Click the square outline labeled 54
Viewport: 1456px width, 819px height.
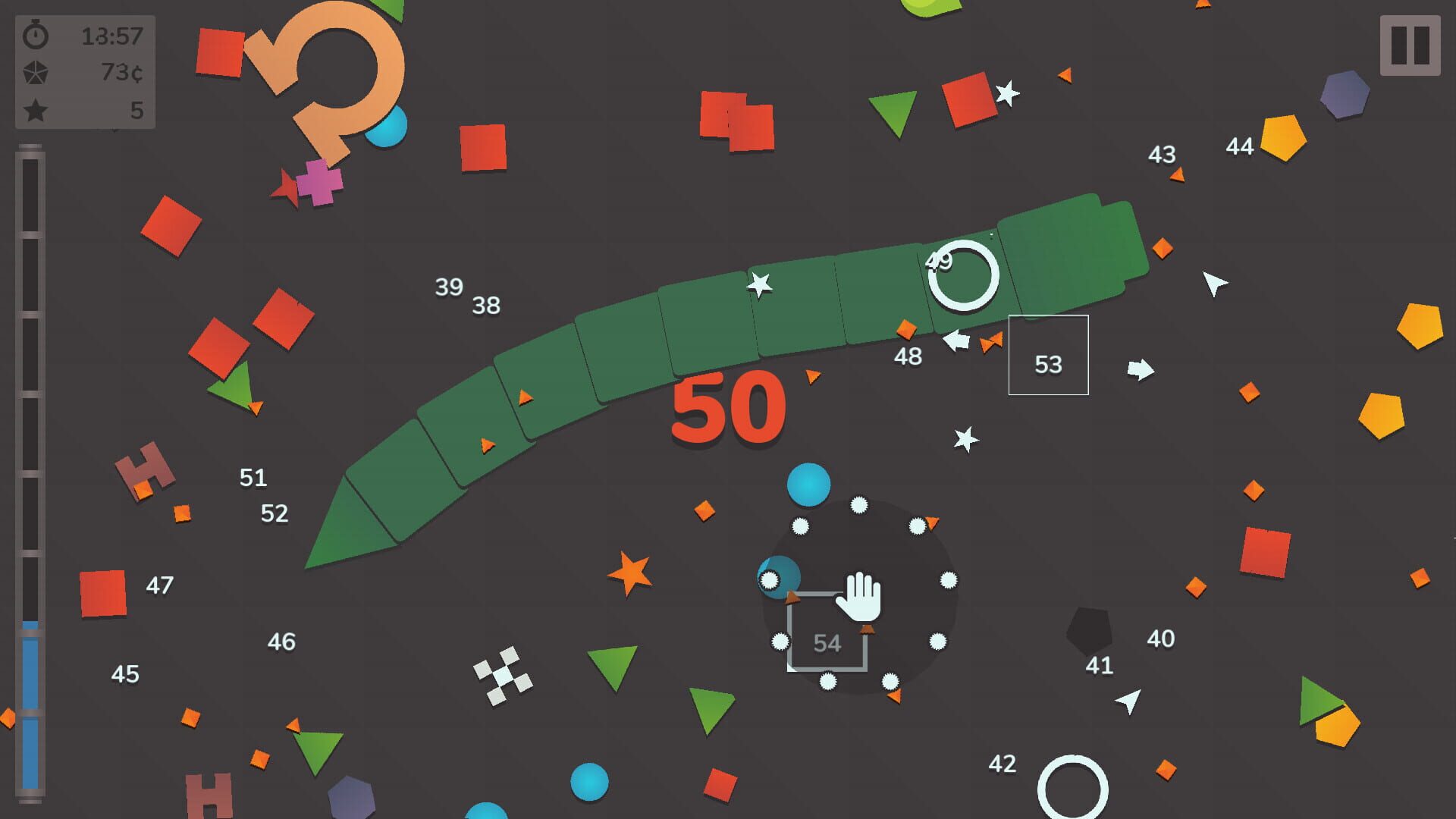829,632
